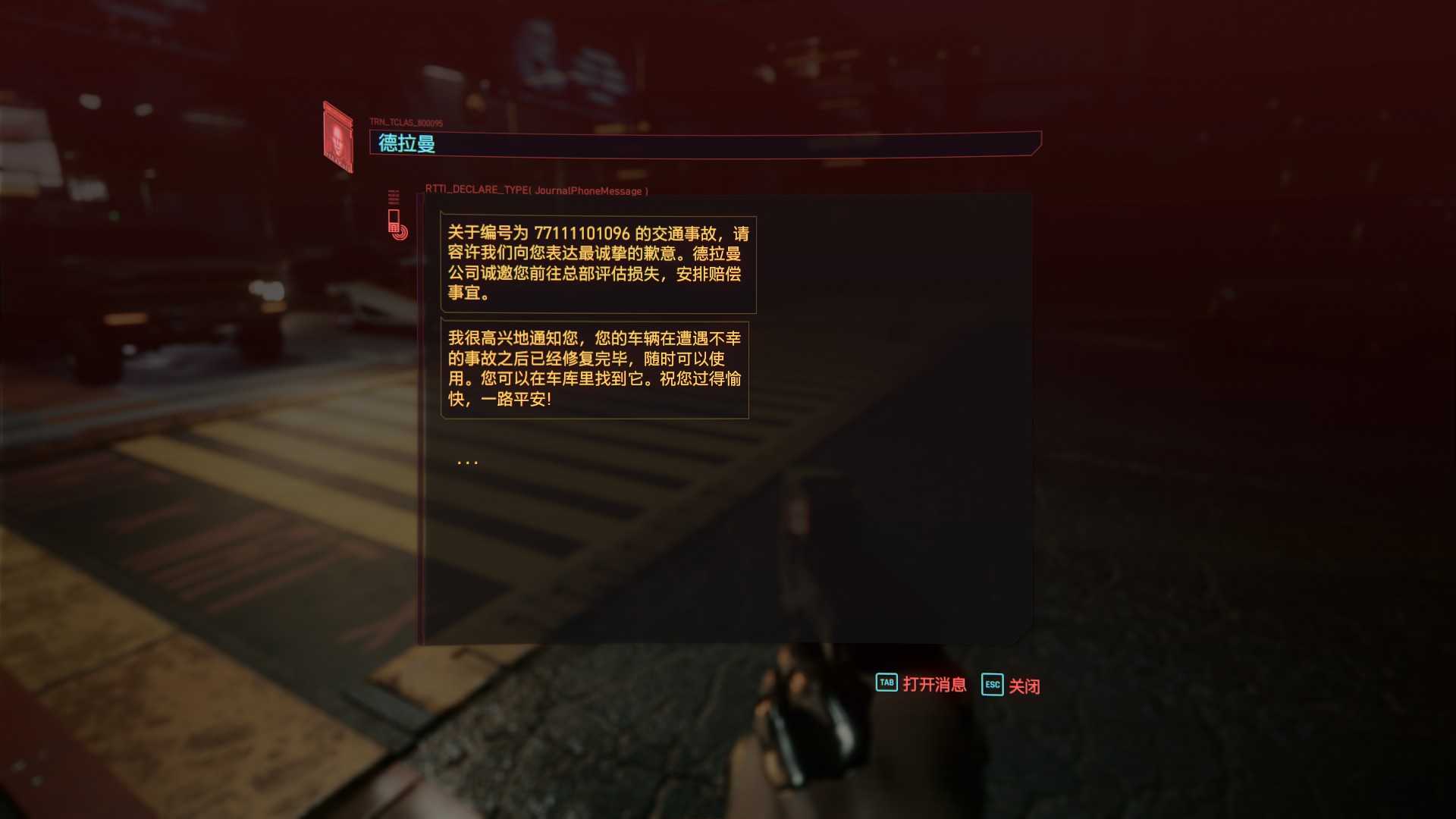Open the message via 打开消息
Screen dimensions: 1456x819
[921, 684]
